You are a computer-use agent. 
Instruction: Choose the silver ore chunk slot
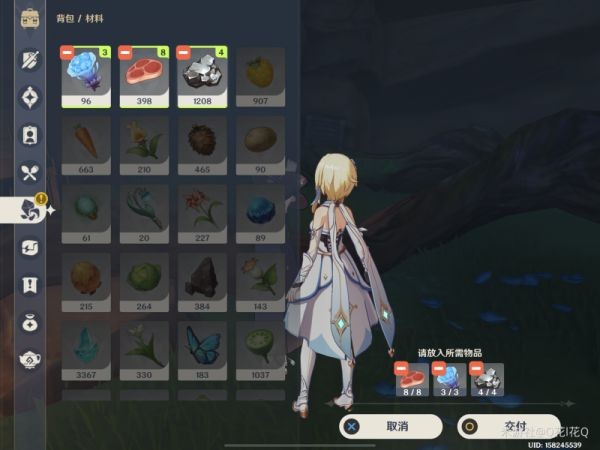202,76
